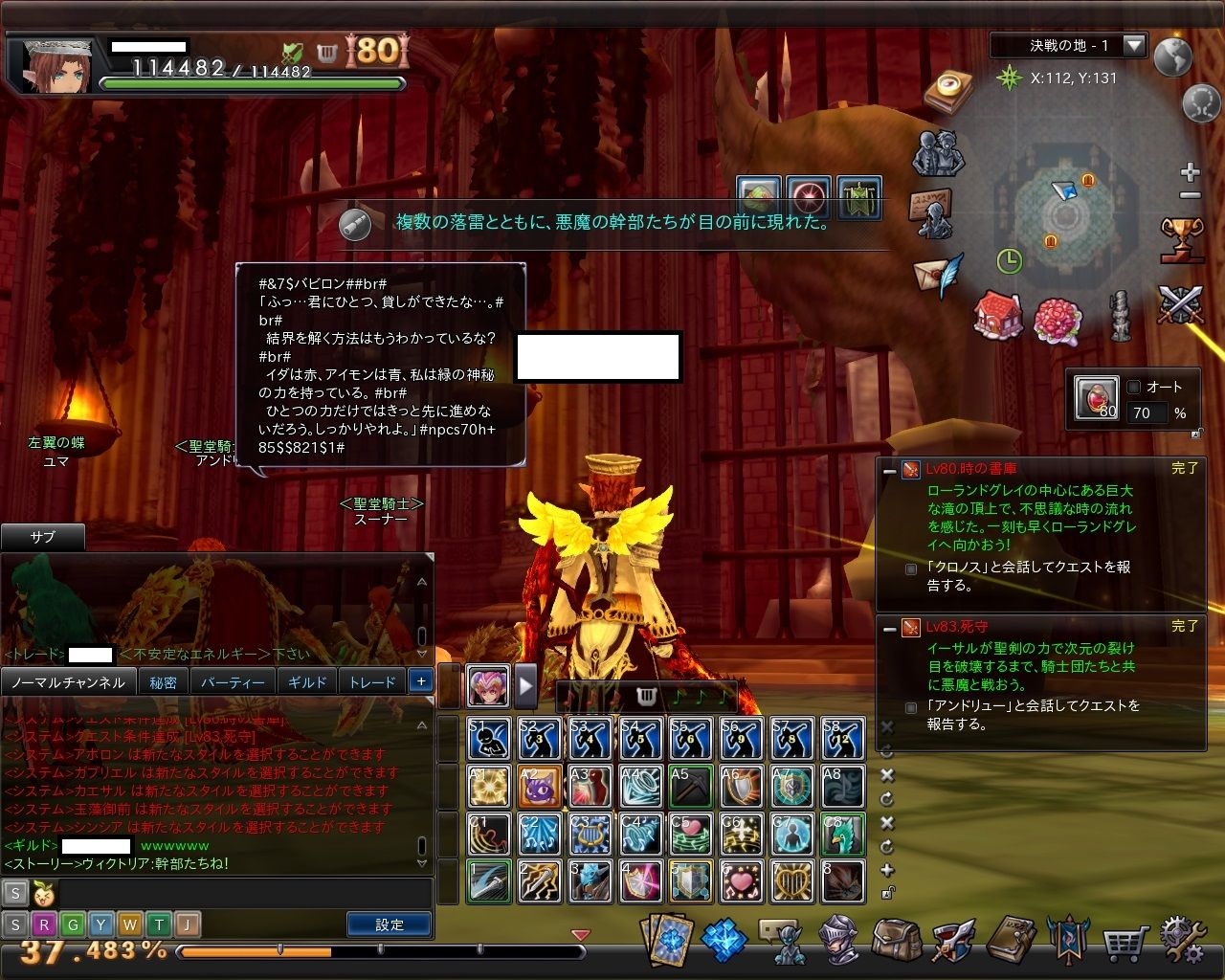This screenshot has width=1225, height=980.
Task: Add a chat tab with the plus button
Action: 420,681
